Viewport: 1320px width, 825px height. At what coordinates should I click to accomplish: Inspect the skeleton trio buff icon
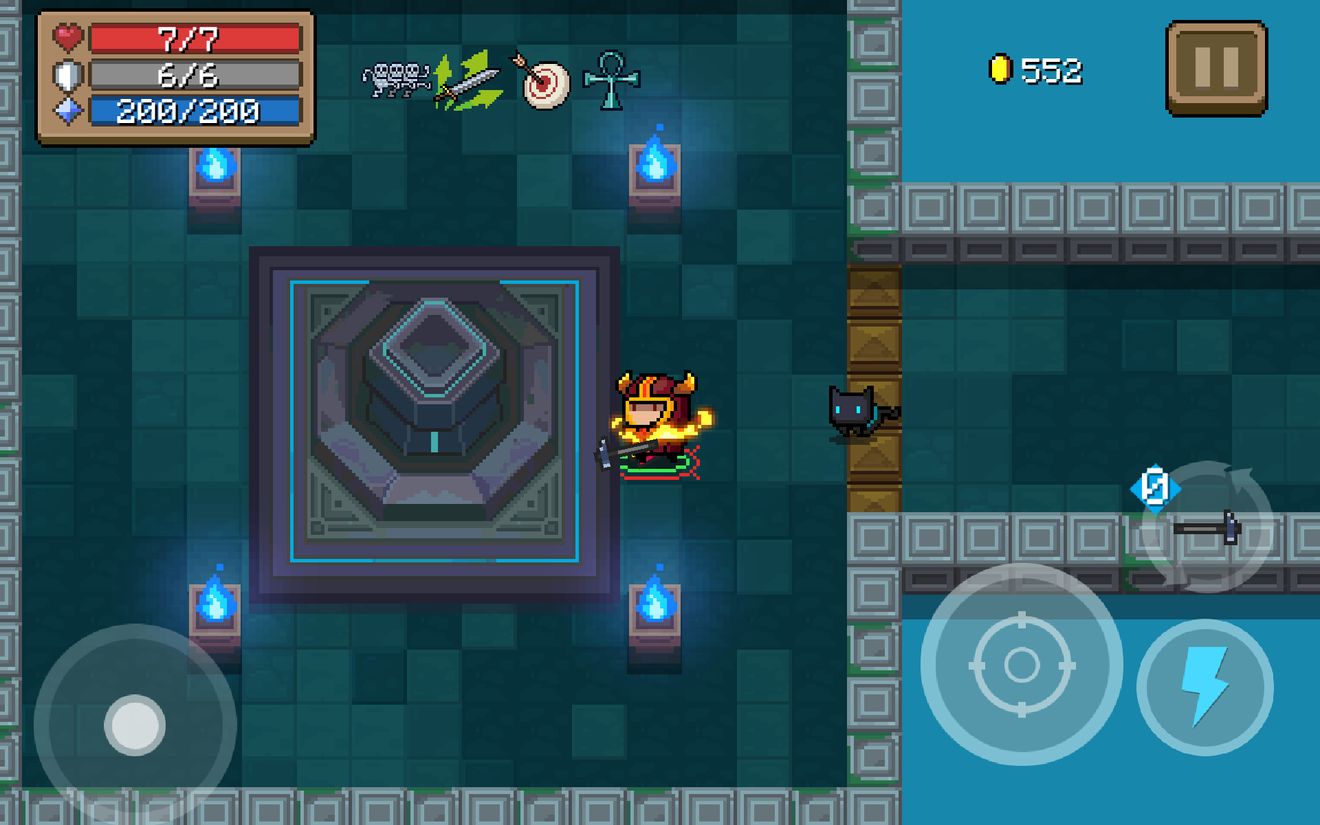click(395, 80)
